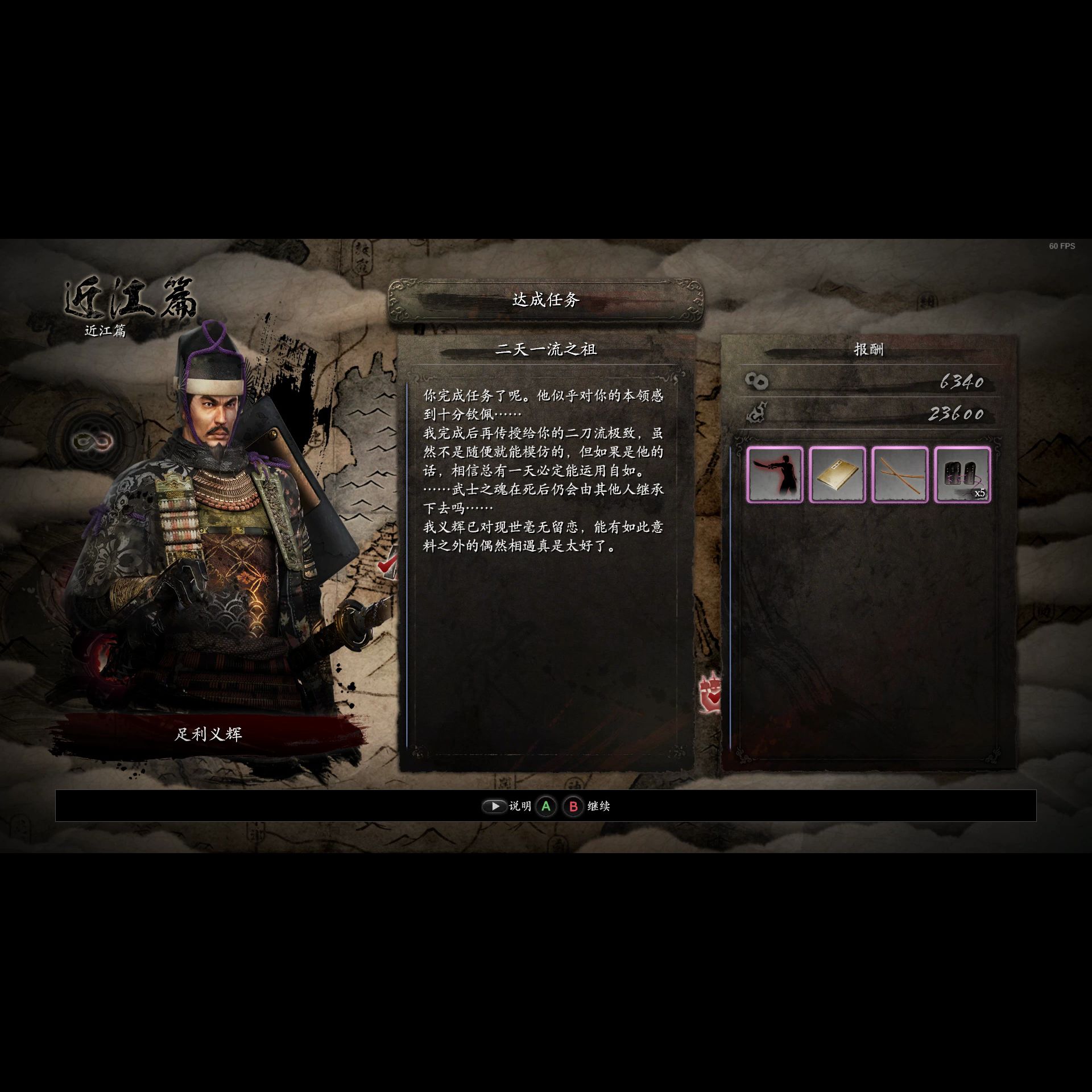Image resolution: width=1092 pixels, height=1092 pixels.
Task: Select the x5 leg guards reward icon
Action: (962, 475)
